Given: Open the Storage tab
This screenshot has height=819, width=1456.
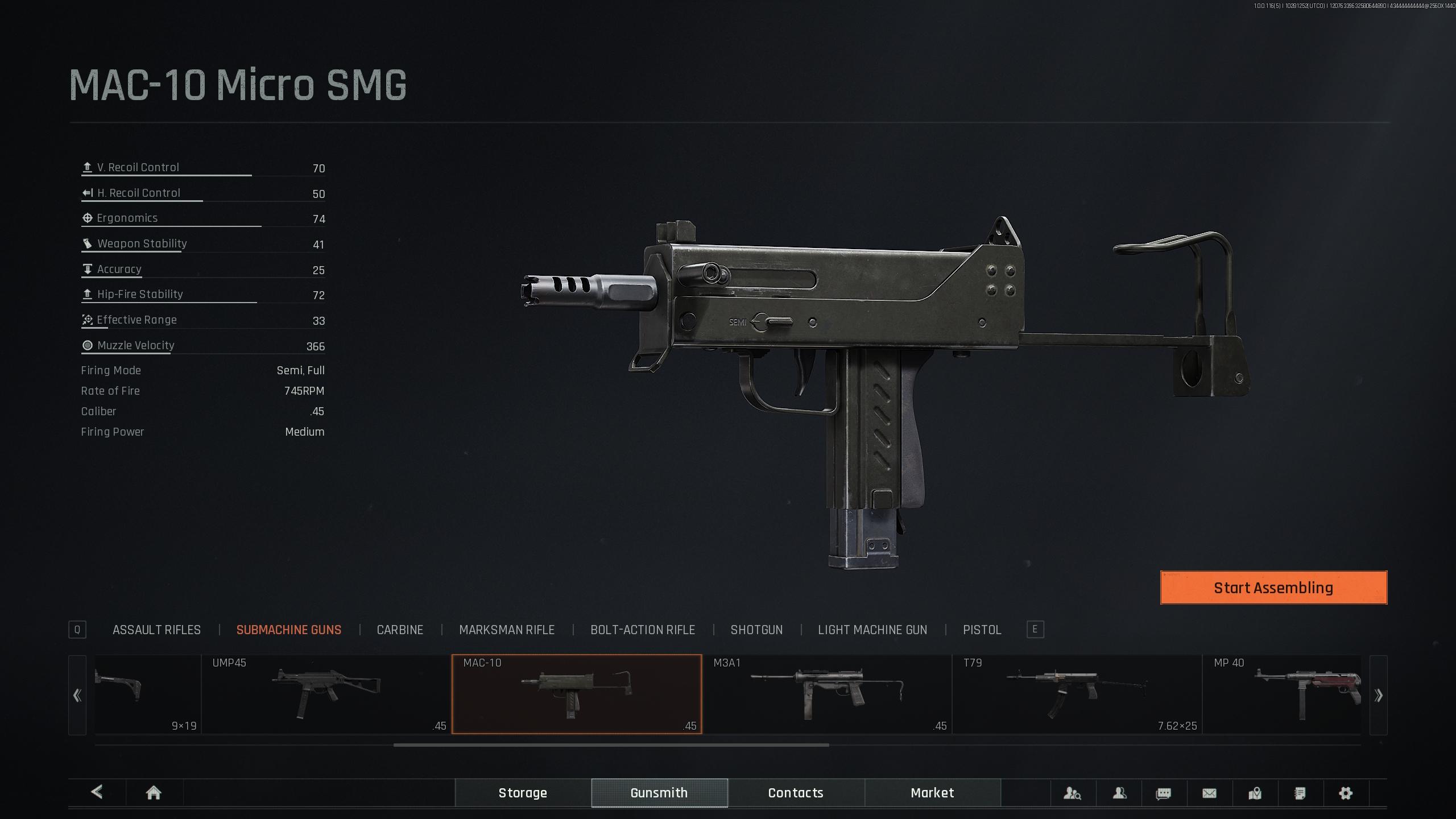Looking at the screenshot, I should 523,793.
